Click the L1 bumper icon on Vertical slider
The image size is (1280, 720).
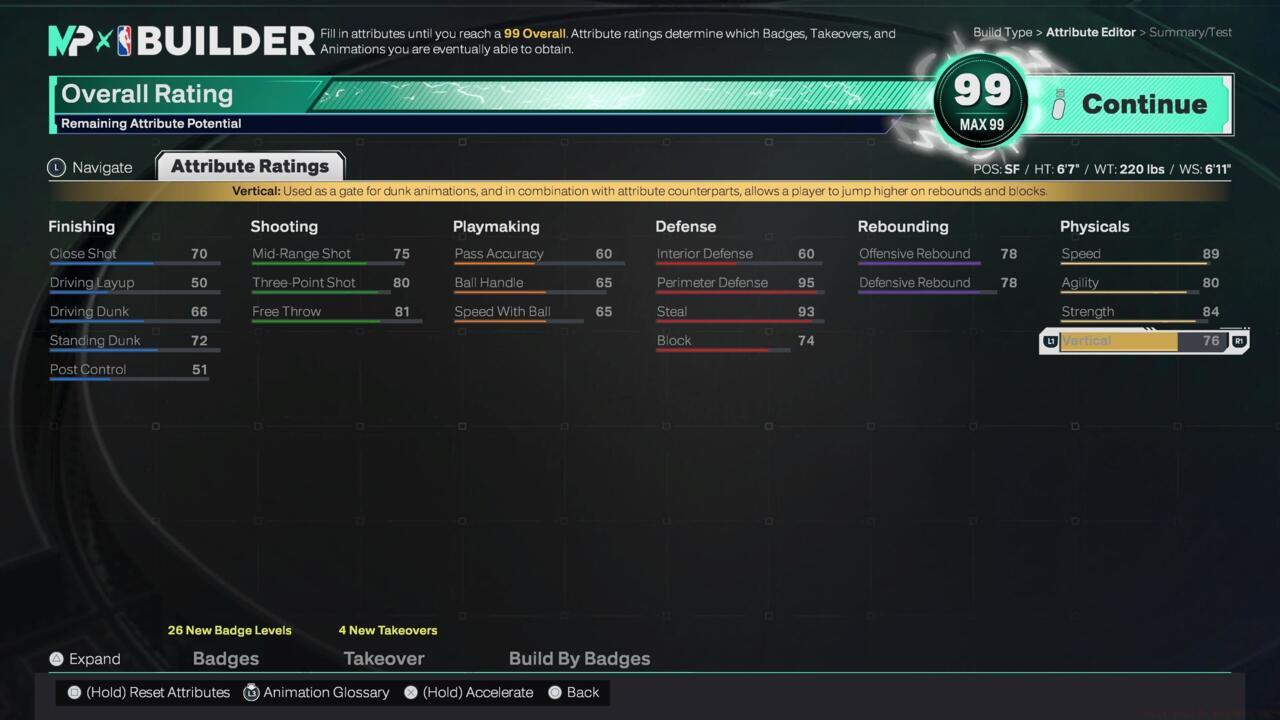pos(1050,341)
